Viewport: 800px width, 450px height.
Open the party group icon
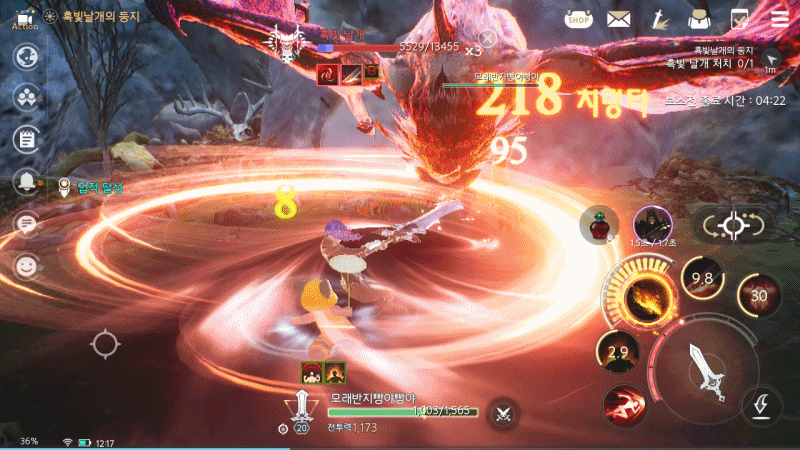[26, 96]
